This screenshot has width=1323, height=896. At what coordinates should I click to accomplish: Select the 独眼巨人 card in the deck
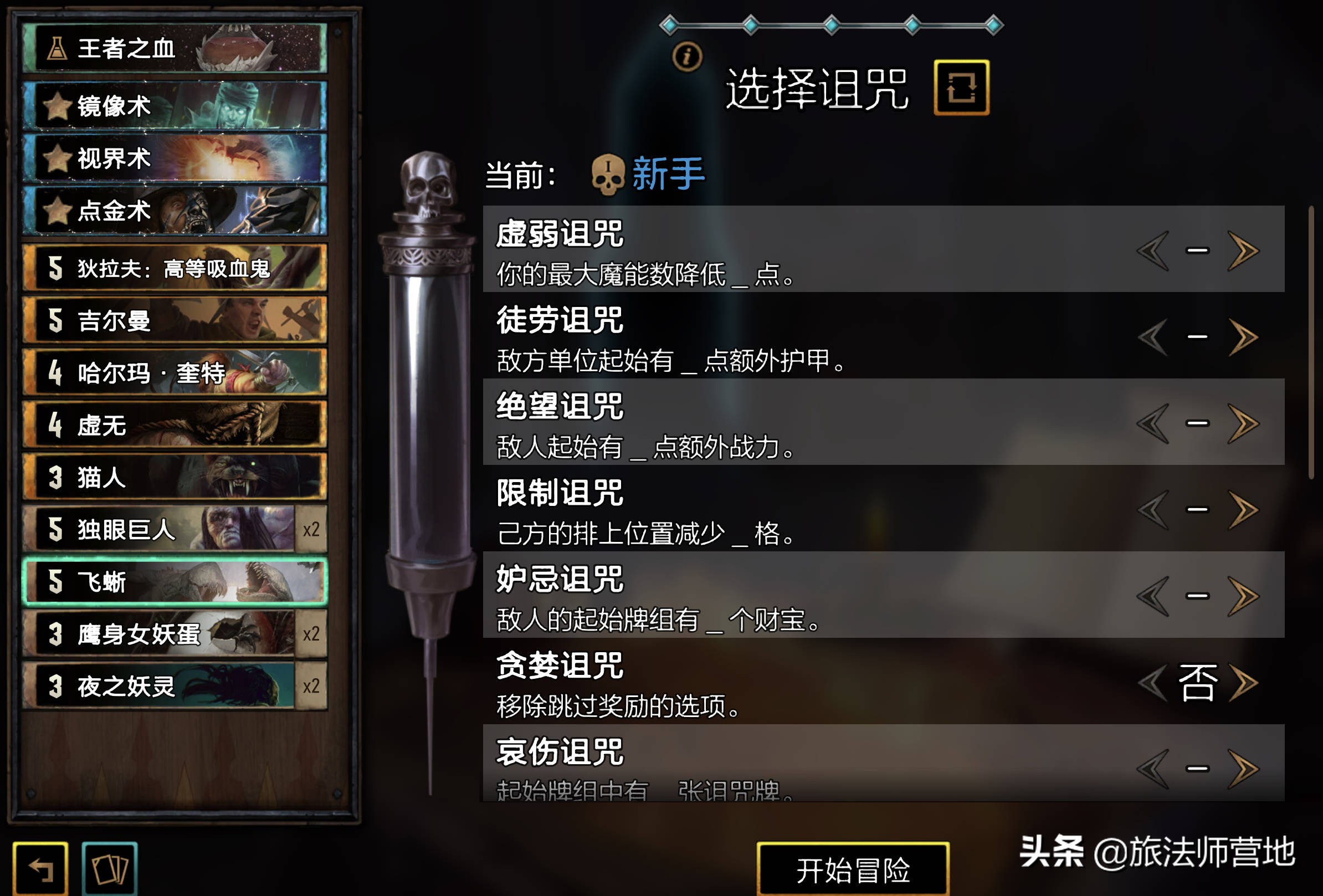pos(160,530)
